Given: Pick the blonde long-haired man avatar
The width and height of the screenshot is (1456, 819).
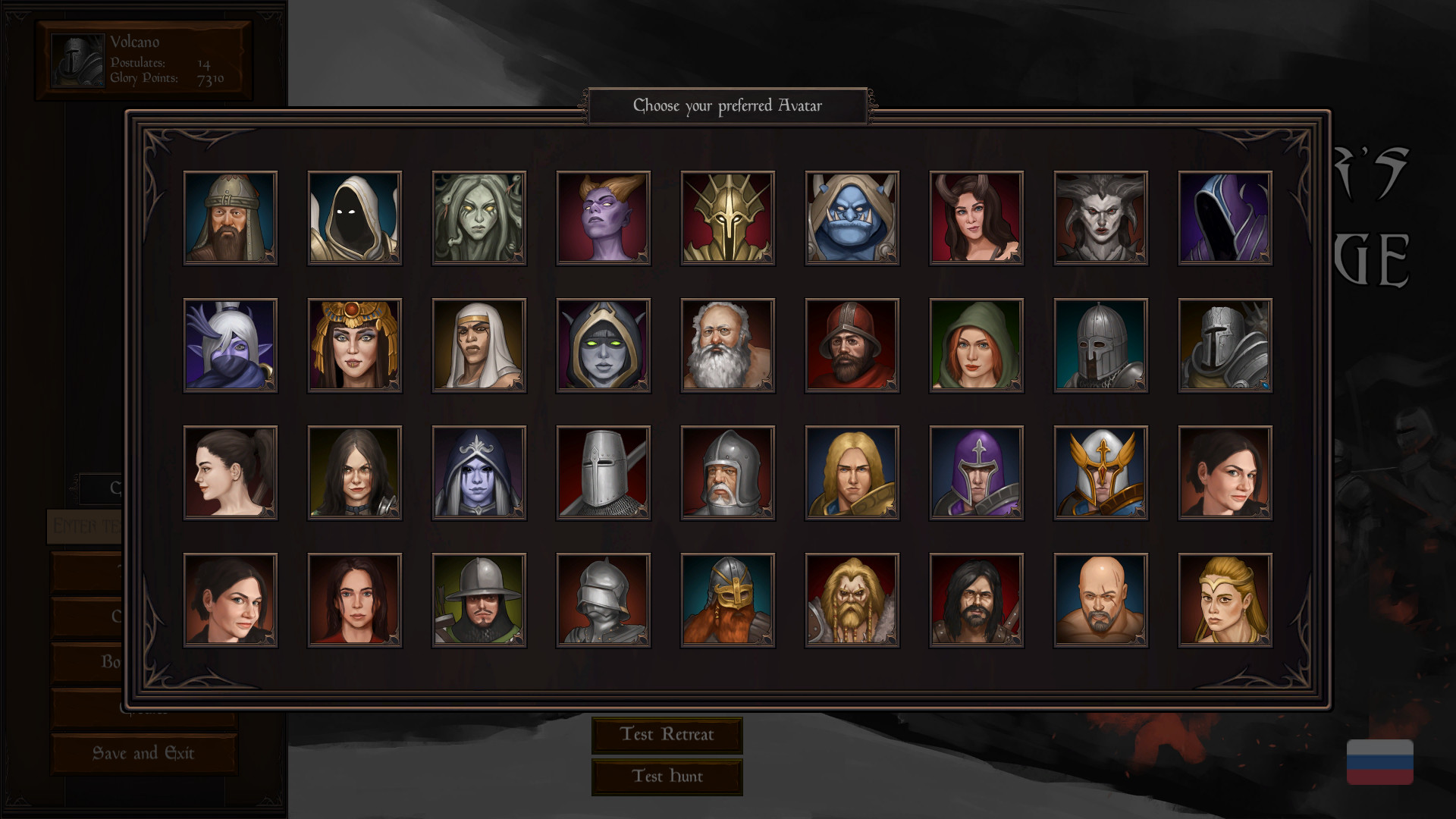Looking at the screenshot, I should [852, 472].
